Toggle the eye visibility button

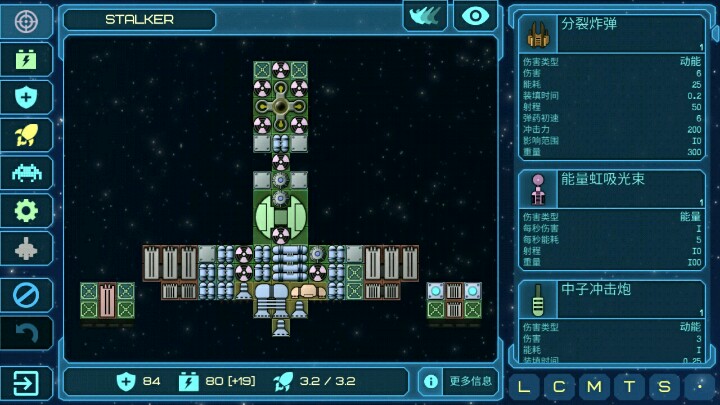tap(475, 16)
